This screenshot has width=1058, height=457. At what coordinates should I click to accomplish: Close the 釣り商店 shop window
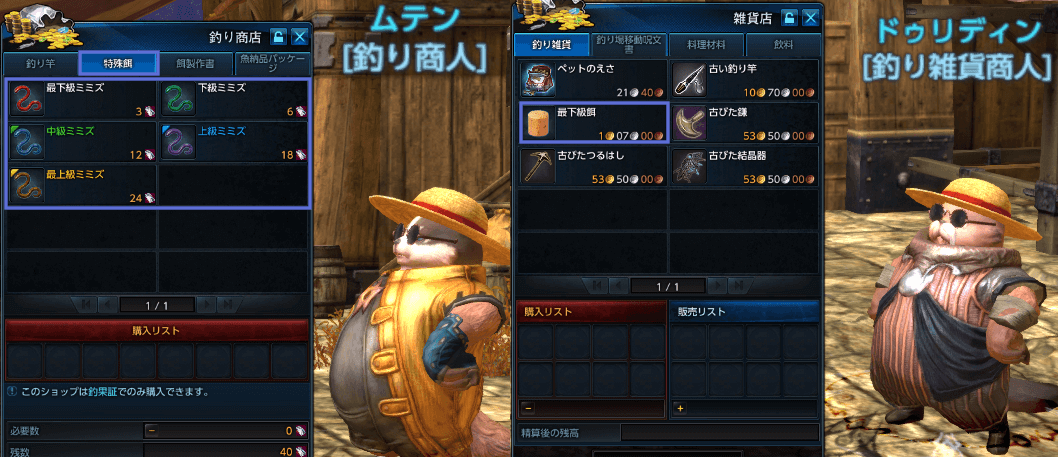299,37
